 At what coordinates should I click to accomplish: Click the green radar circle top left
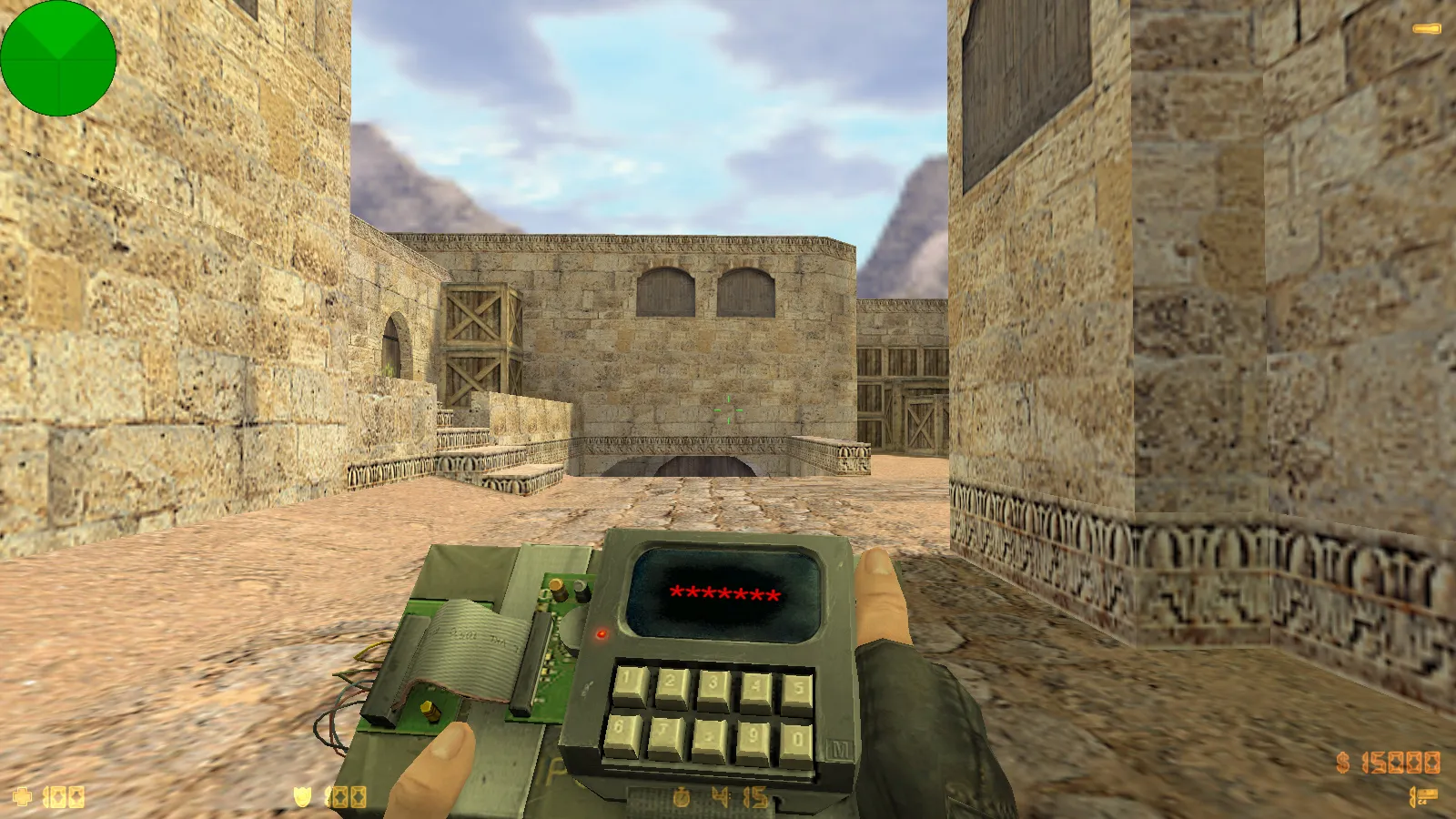tap(59, 58)
